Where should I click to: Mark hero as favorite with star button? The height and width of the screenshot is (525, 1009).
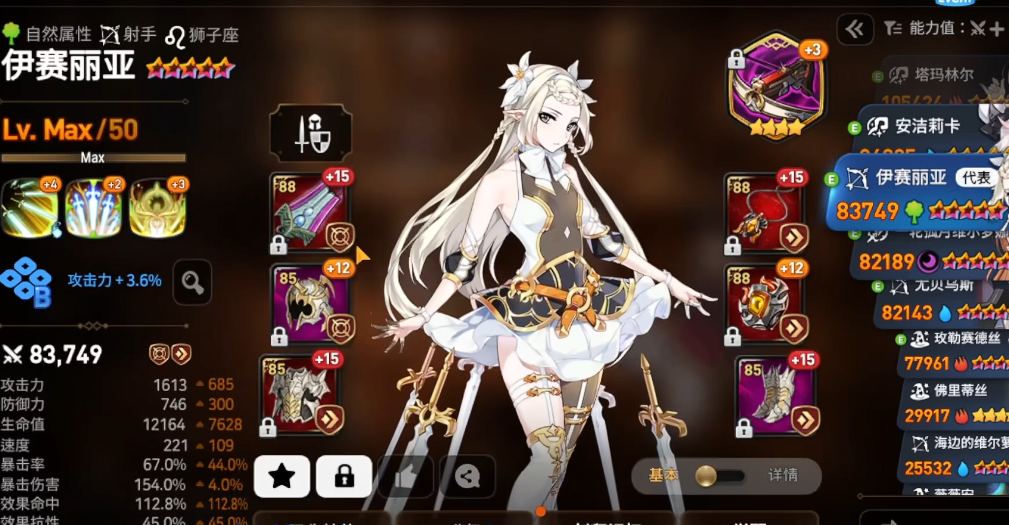[281, 476]
